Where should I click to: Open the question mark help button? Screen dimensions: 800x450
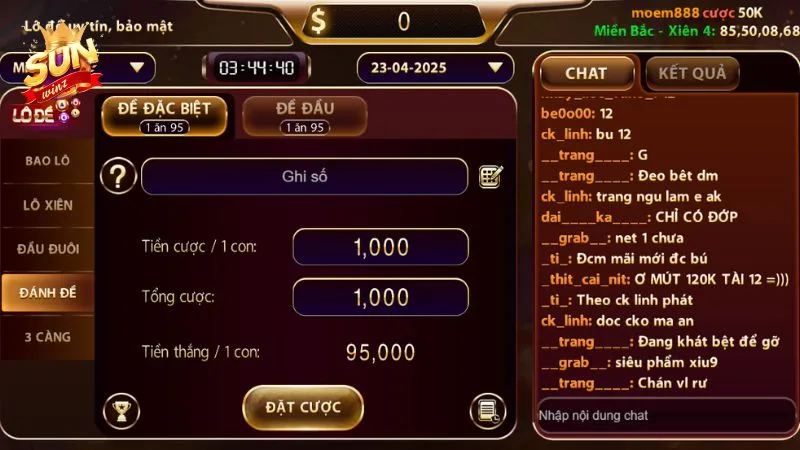[x=119, y=177]
